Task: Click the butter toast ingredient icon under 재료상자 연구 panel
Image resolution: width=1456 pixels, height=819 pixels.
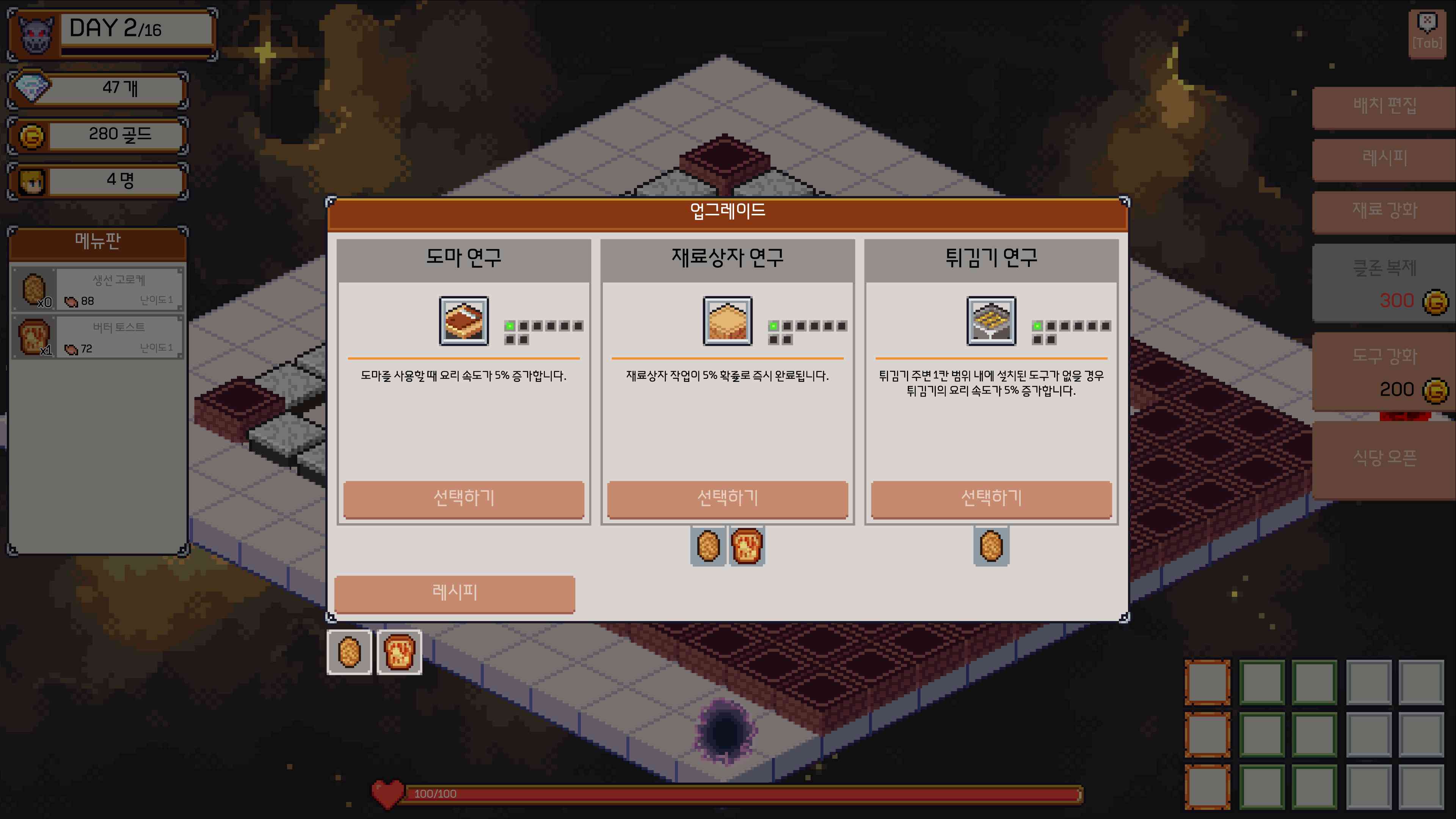Action: click(747, 545)
